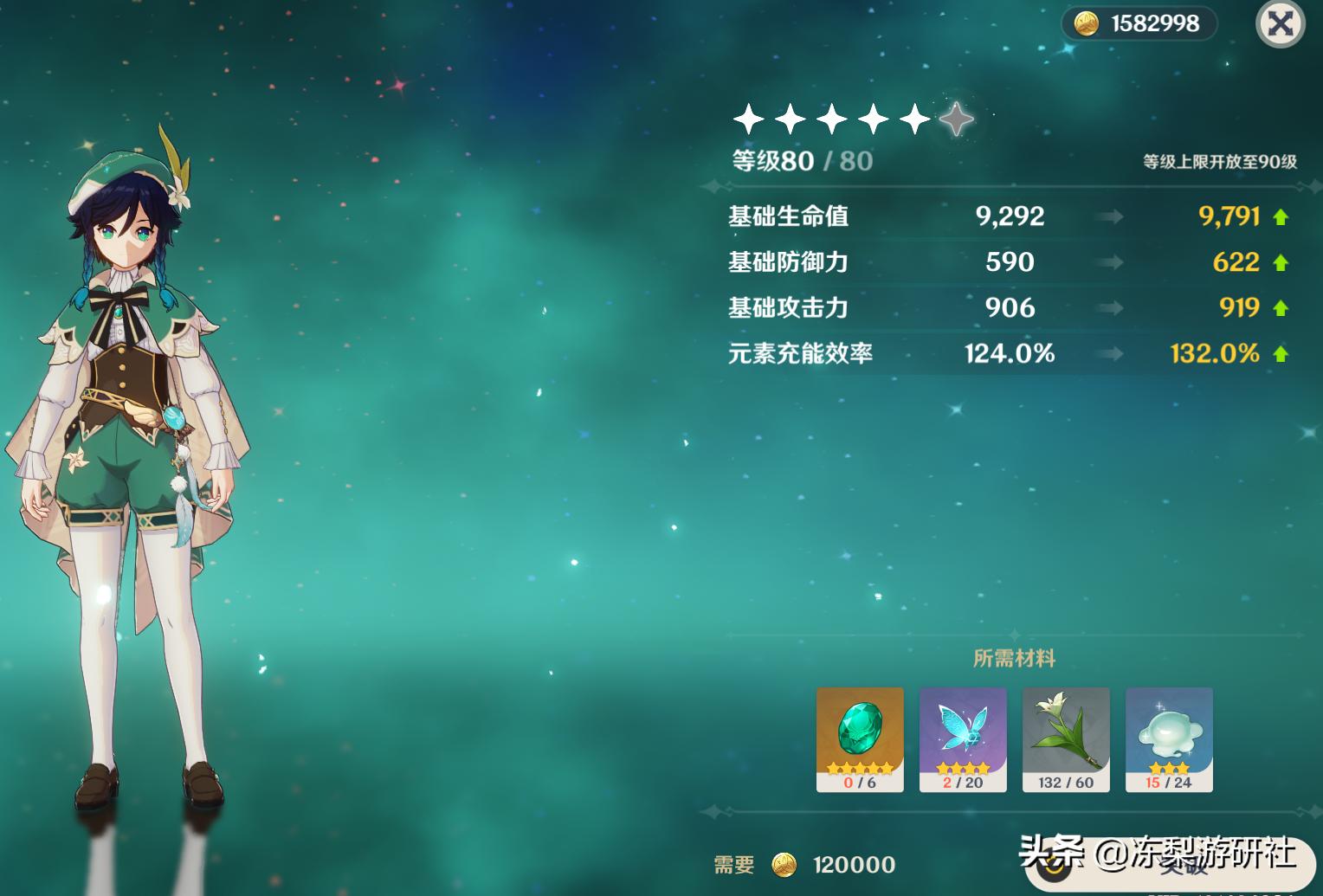The height and width of the screenshot is (896, 1323).
Task: Click the sixth unfilled ascension star
Action: 956,121
